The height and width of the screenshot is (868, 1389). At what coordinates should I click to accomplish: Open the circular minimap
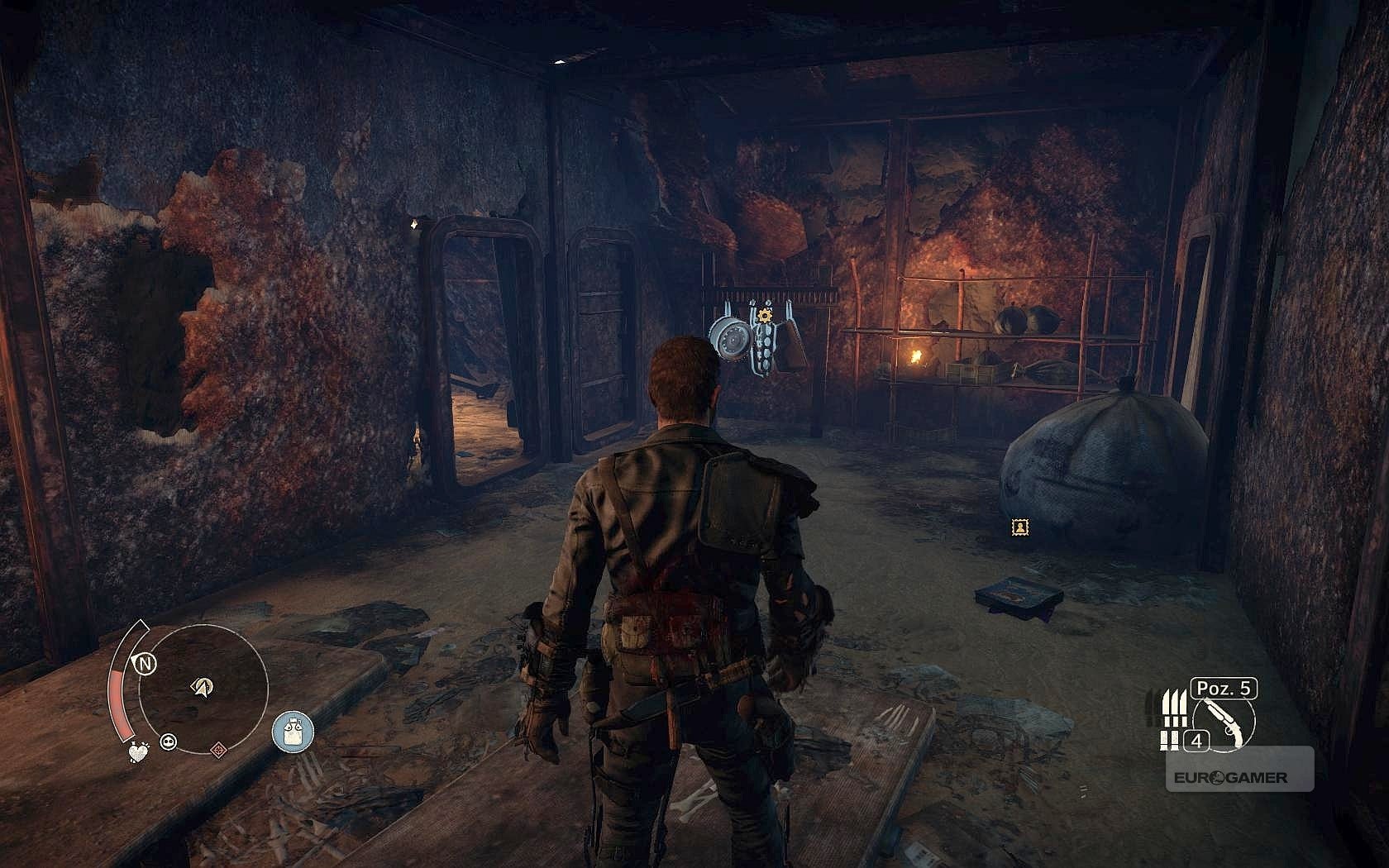[x=203, y=689]
